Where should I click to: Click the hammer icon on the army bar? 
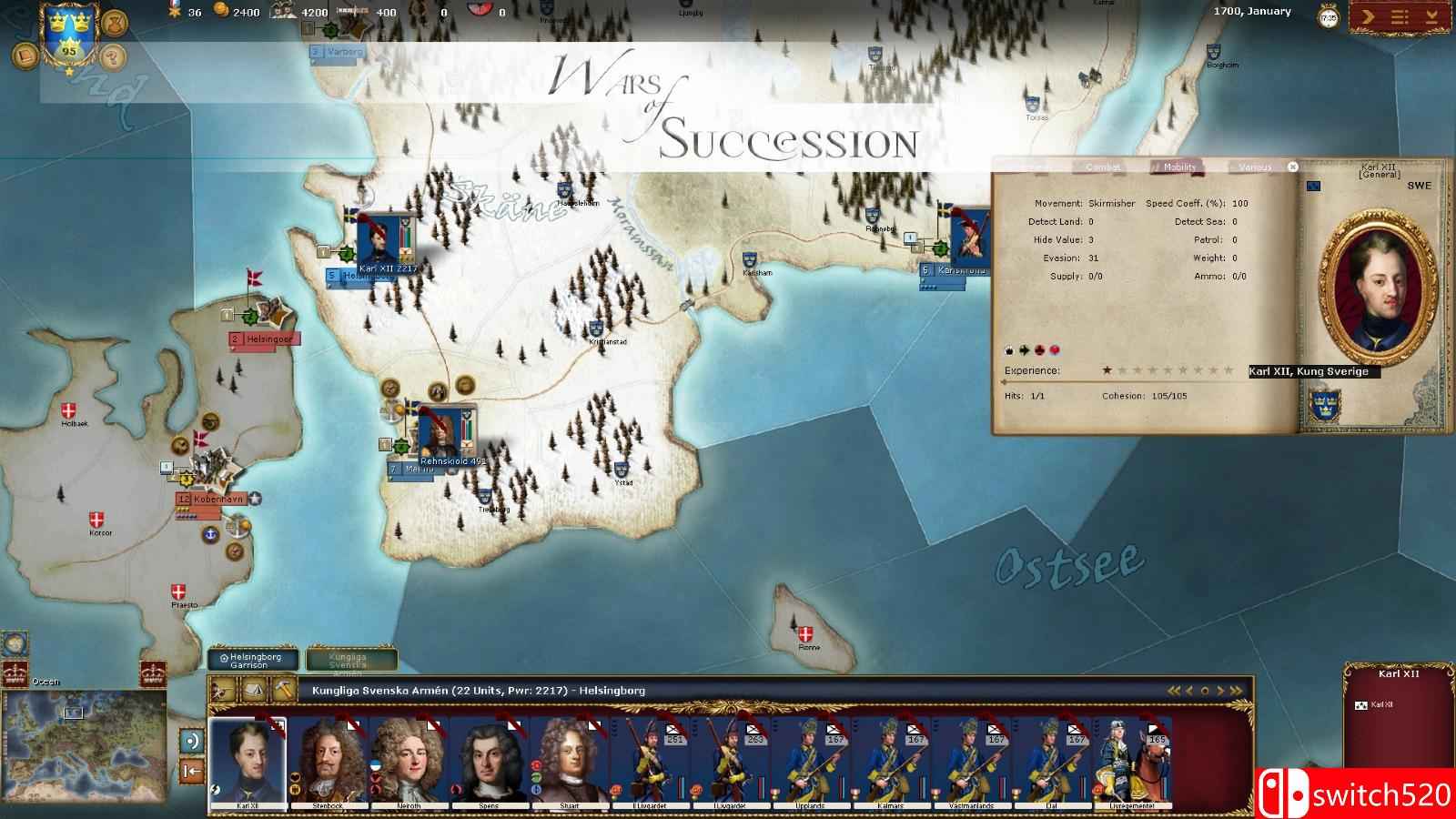(284, 690)
